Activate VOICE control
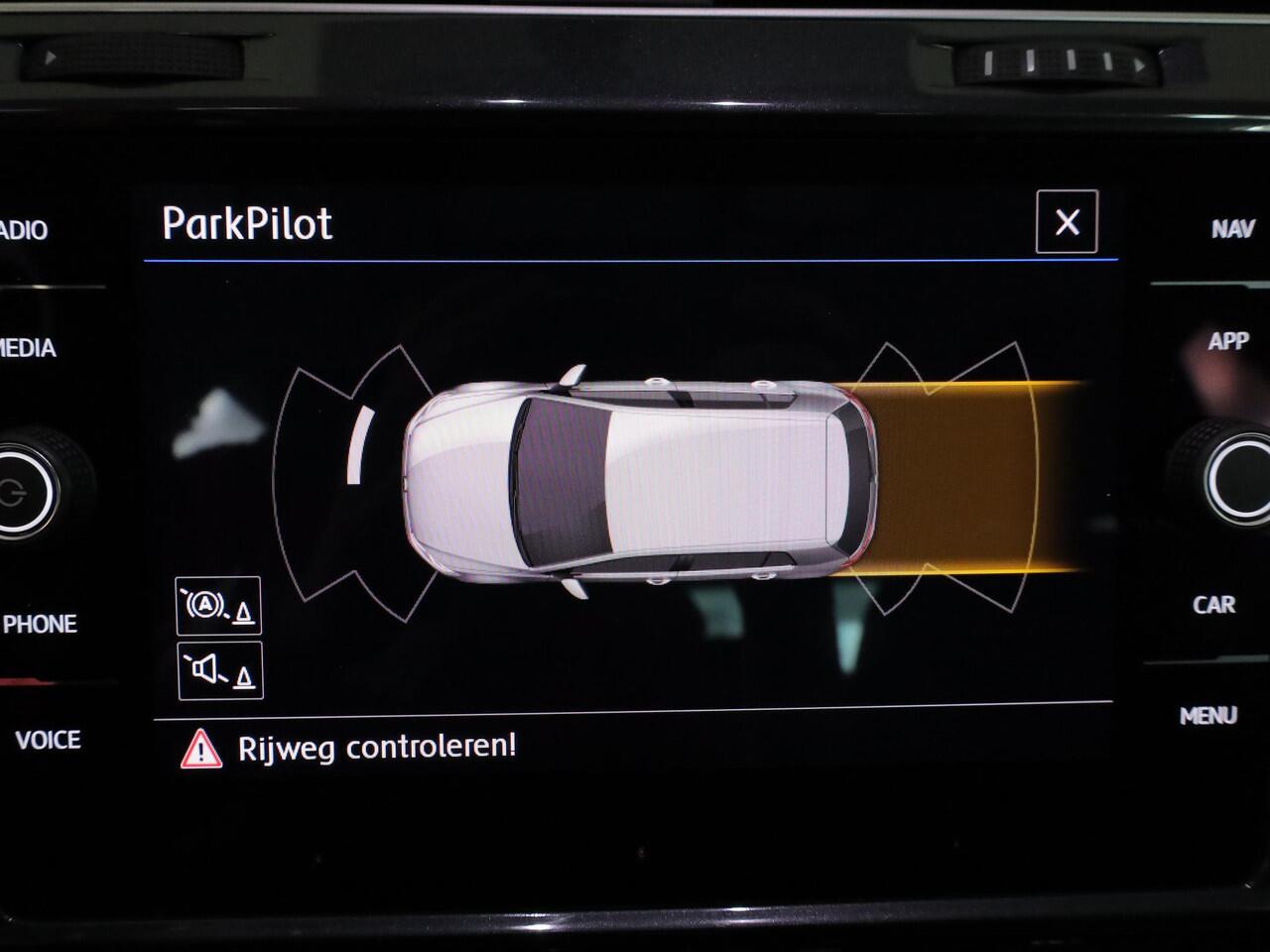This screenshot has width=1270, height=952. pos(48,740)
